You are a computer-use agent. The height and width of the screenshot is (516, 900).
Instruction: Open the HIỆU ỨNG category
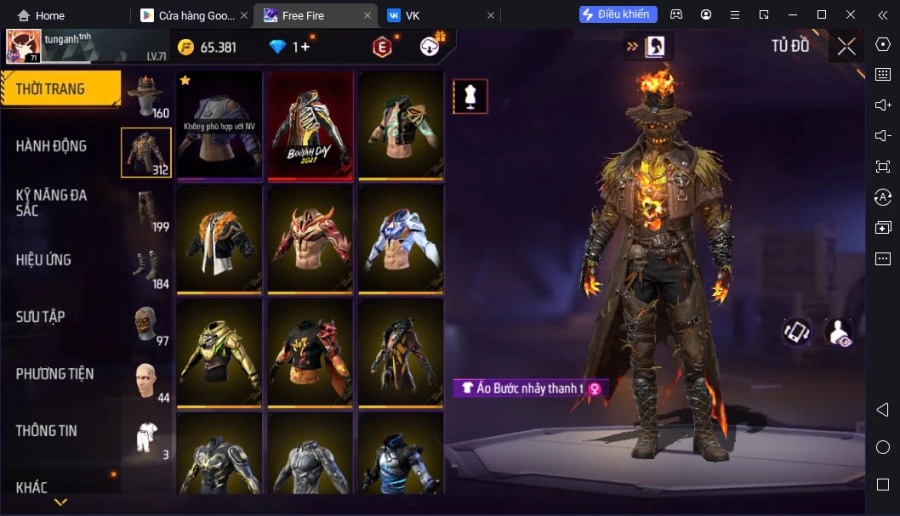coord(44,260)
